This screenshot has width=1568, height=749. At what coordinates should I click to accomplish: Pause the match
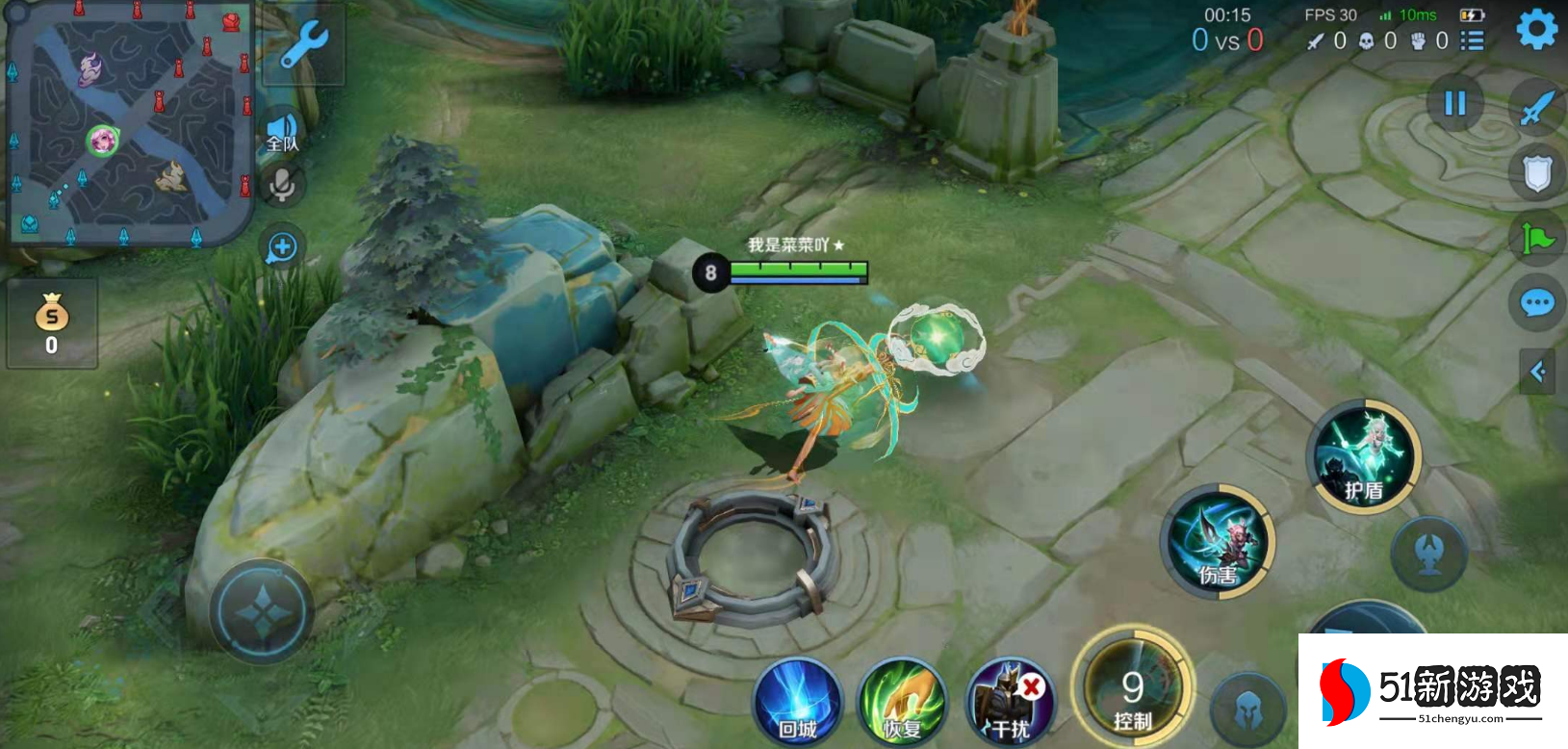click(1454, 103)
